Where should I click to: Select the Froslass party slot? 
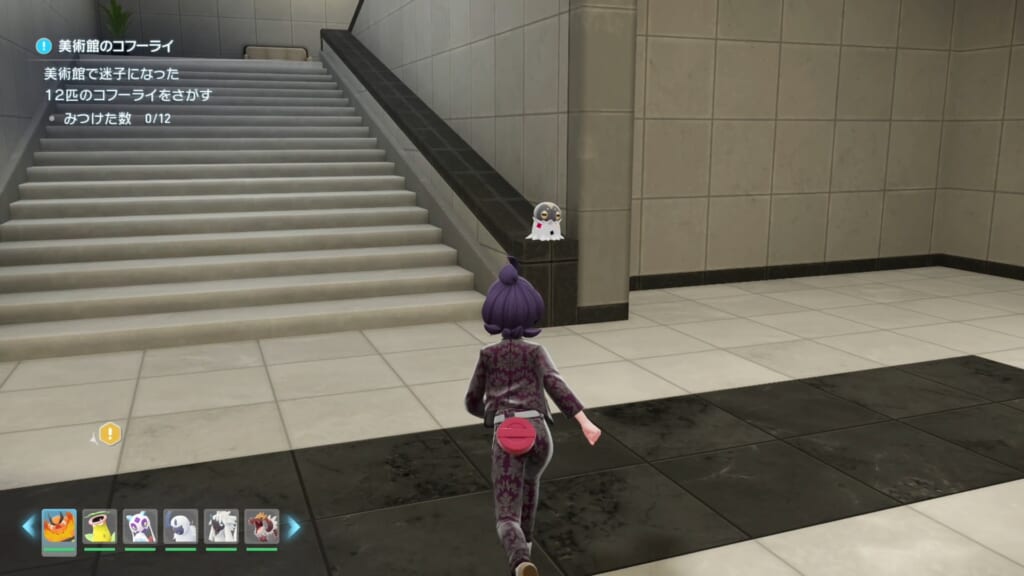tap(140, 527)
